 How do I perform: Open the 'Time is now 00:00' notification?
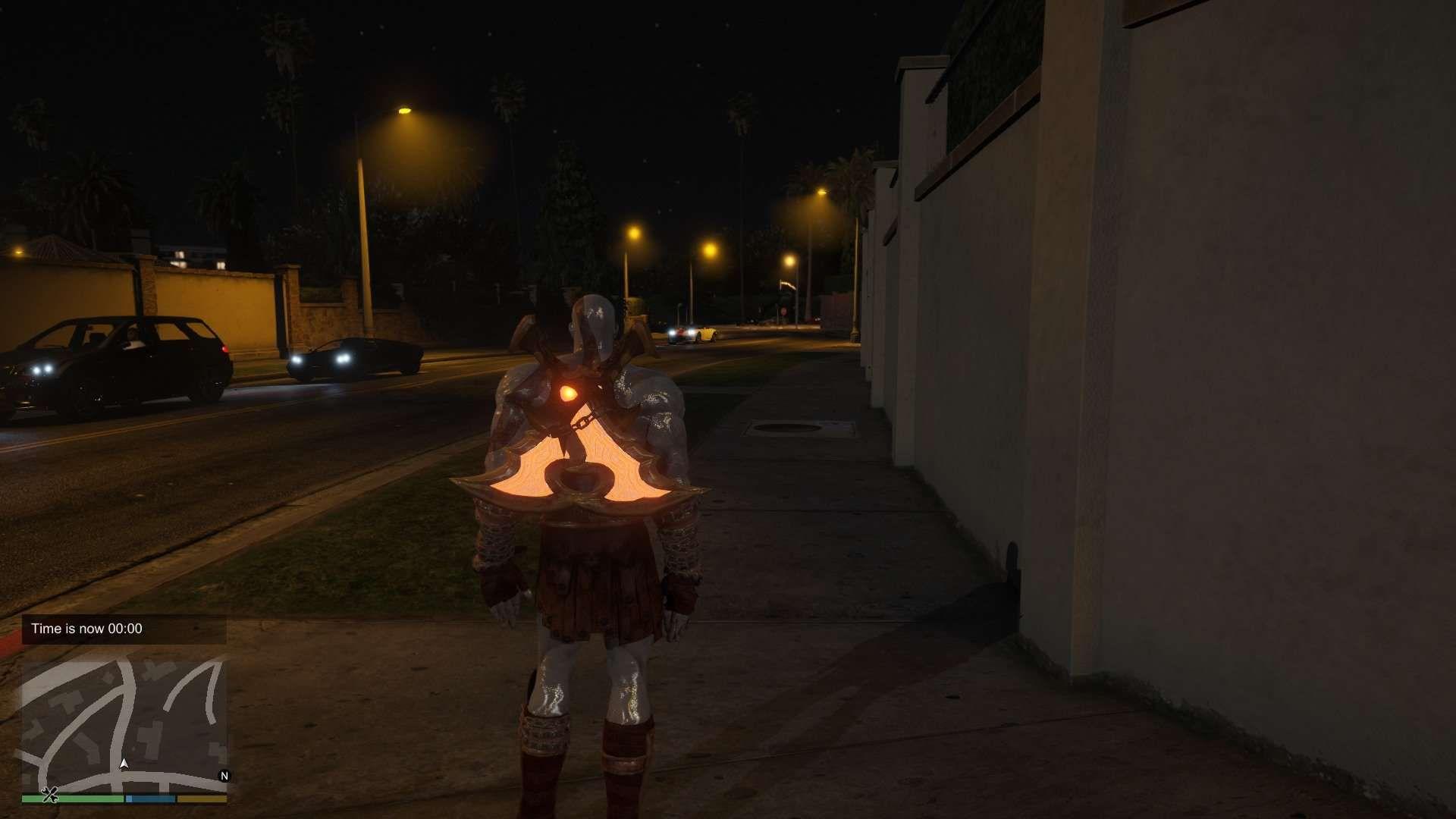tap(125, 629)
